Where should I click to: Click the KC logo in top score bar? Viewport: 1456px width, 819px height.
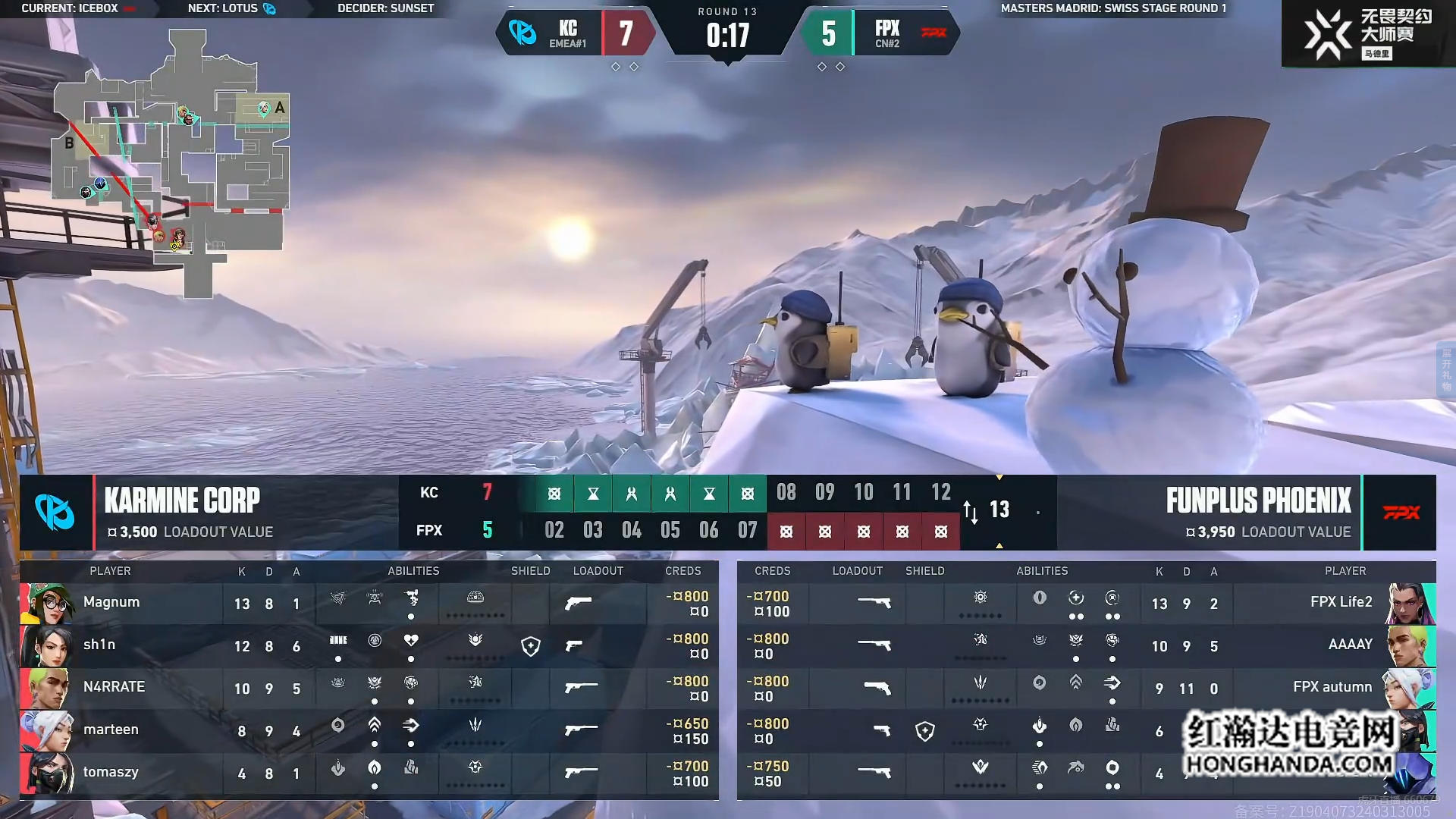(x=522, y=33)
